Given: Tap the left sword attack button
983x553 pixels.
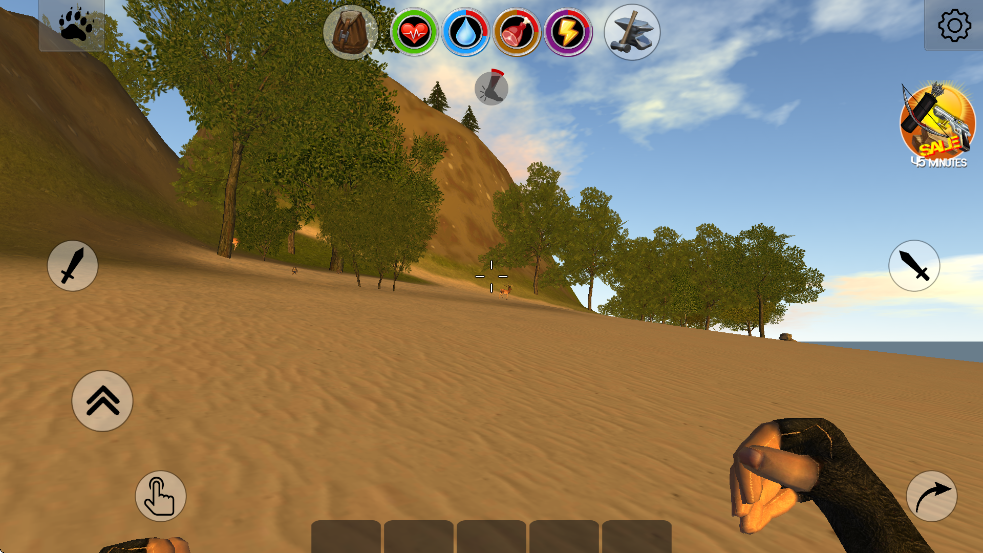Looking at the screenshot, I should pos(73,266).
